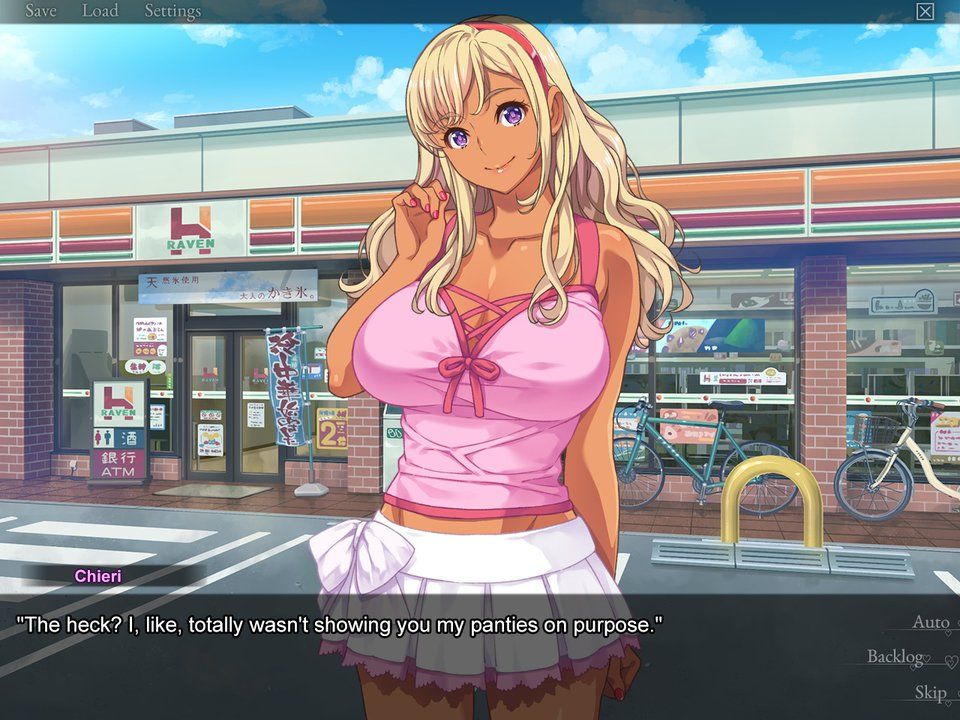This screenshot has height=720, width=960.
Task: Enable Auto text advance
Action: (930, 622)
